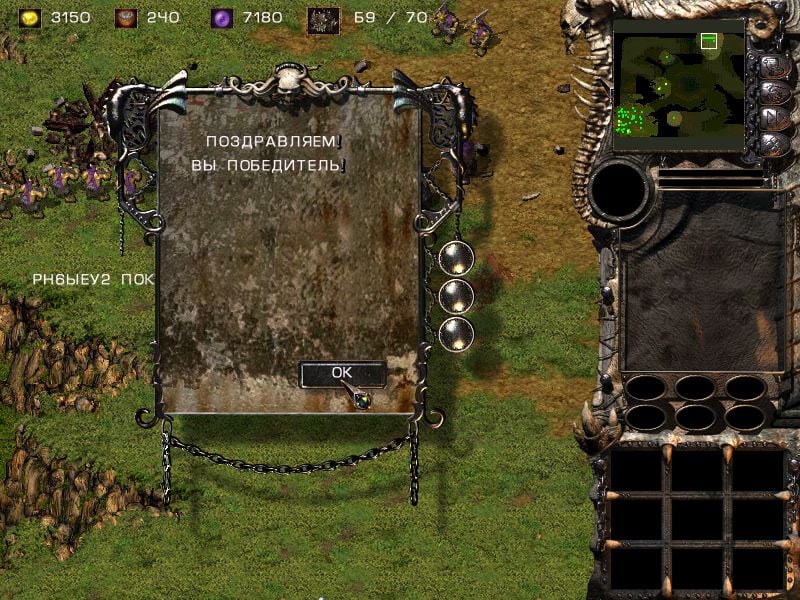Confirm the victory message with OK

click(x=342, y=372)
